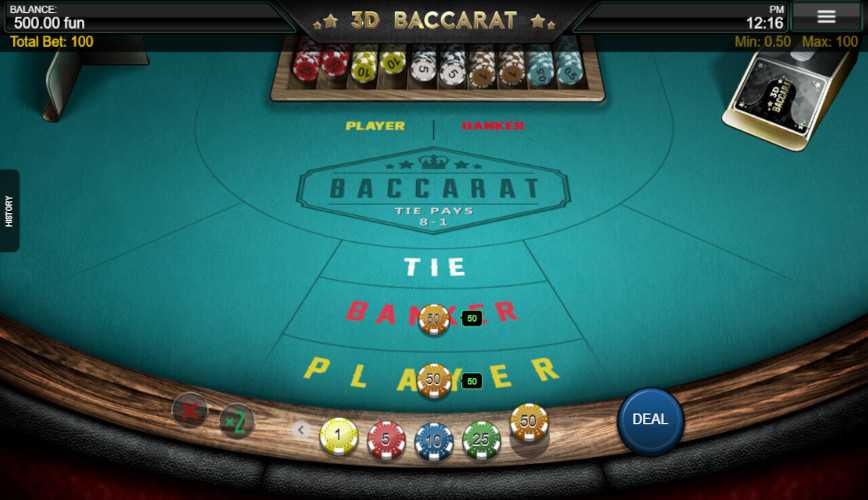This screenshot has height=500, width=868.
Task: Open the History side tab
Action: (9, 210)
